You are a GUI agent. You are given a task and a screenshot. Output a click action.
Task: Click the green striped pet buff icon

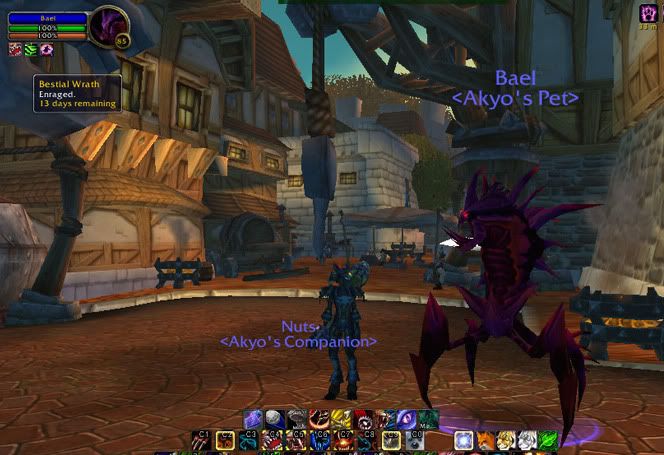point(31,49)
